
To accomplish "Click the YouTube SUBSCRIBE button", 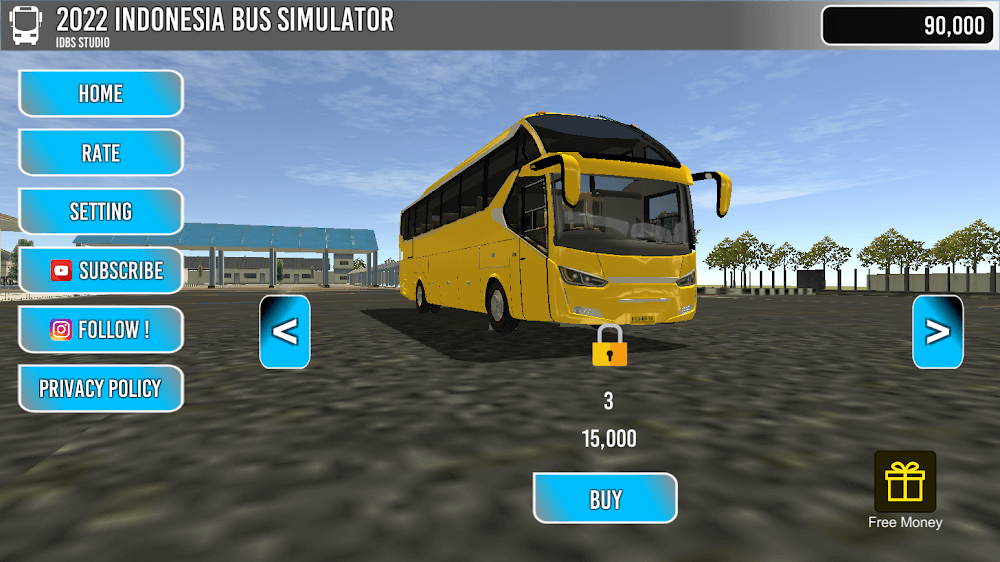I will tap(100, 270).
